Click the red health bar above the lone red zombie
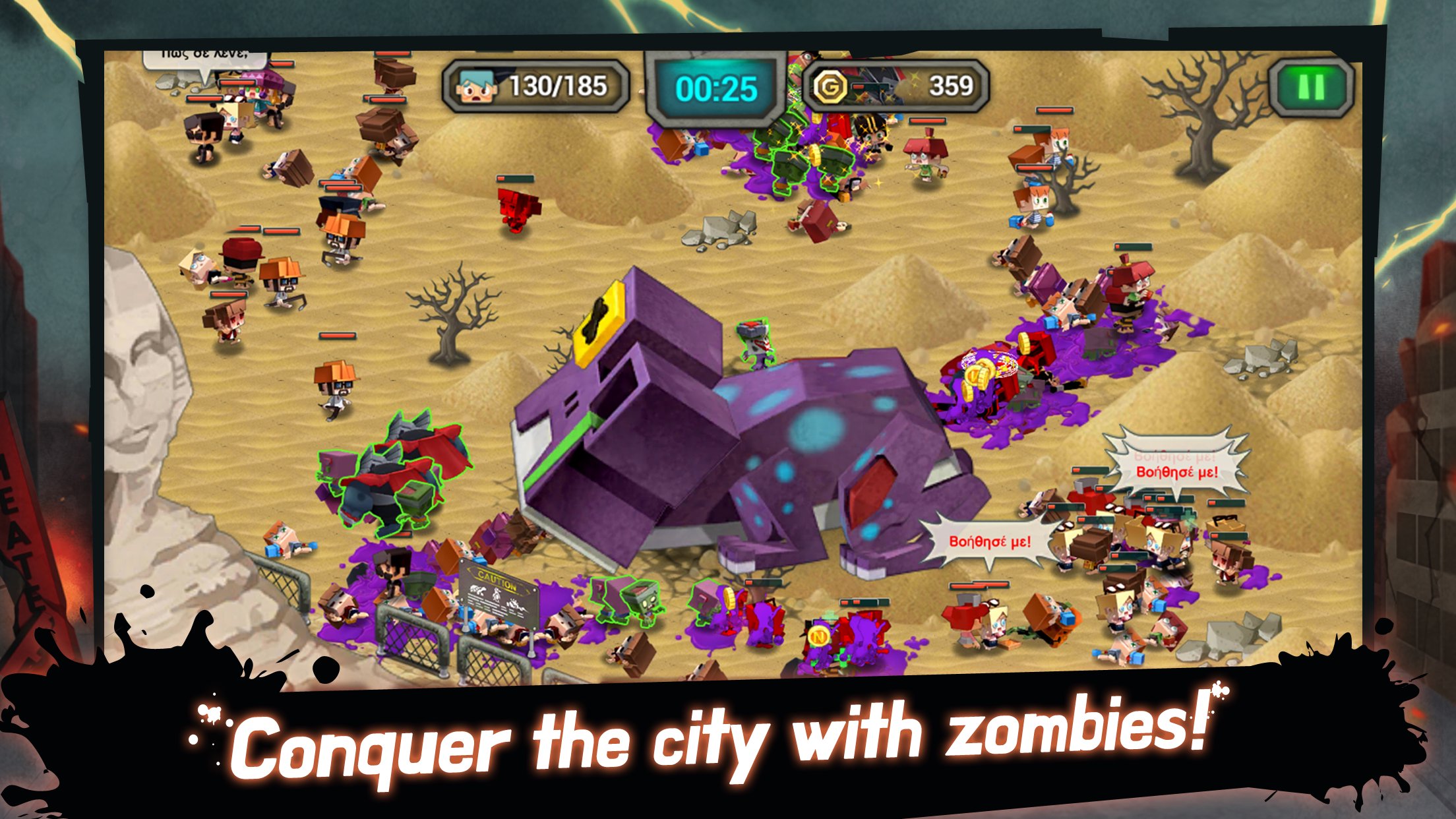Viewport: 1456px width, 819px height. click(x=514, y=179)
